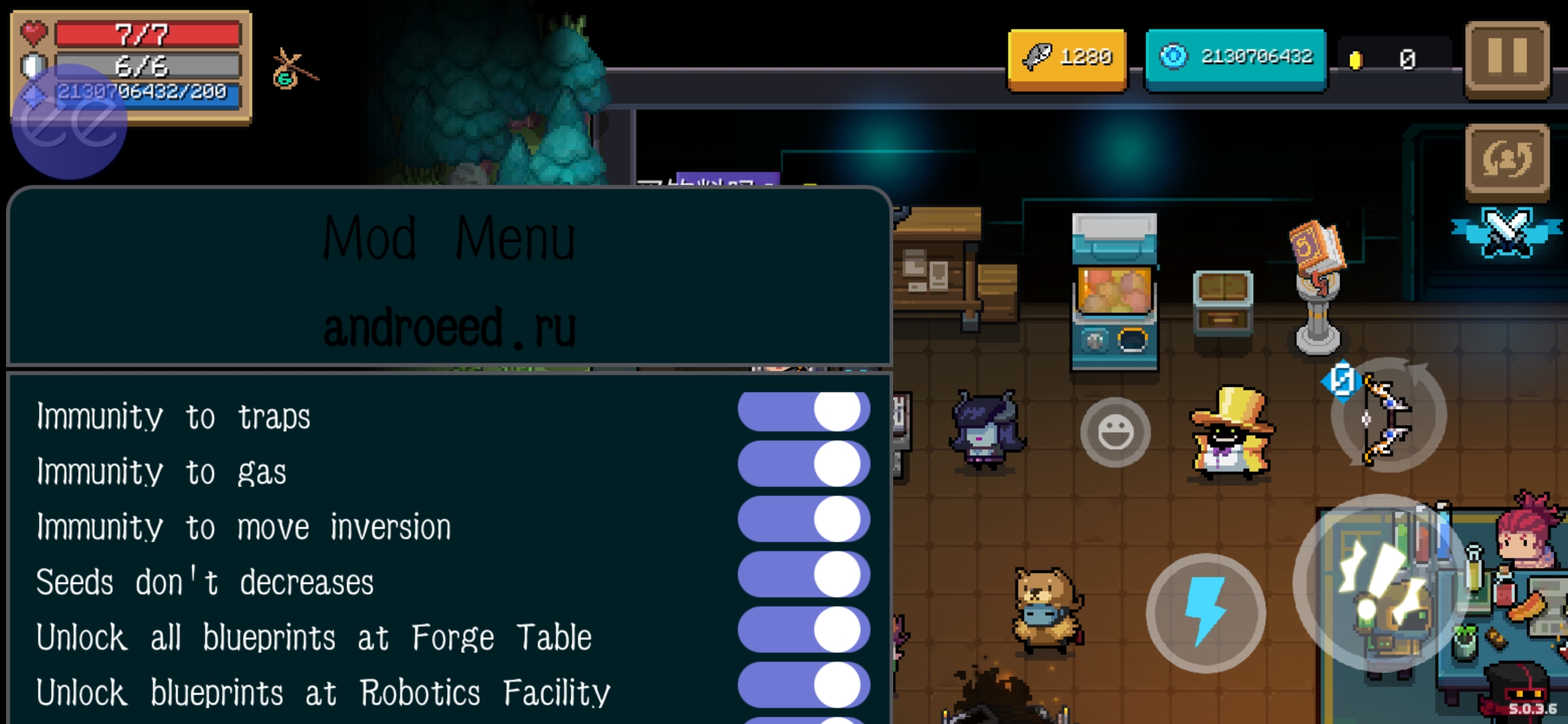Click the character swap button under pause
1568x724 pixels.
1507,161
